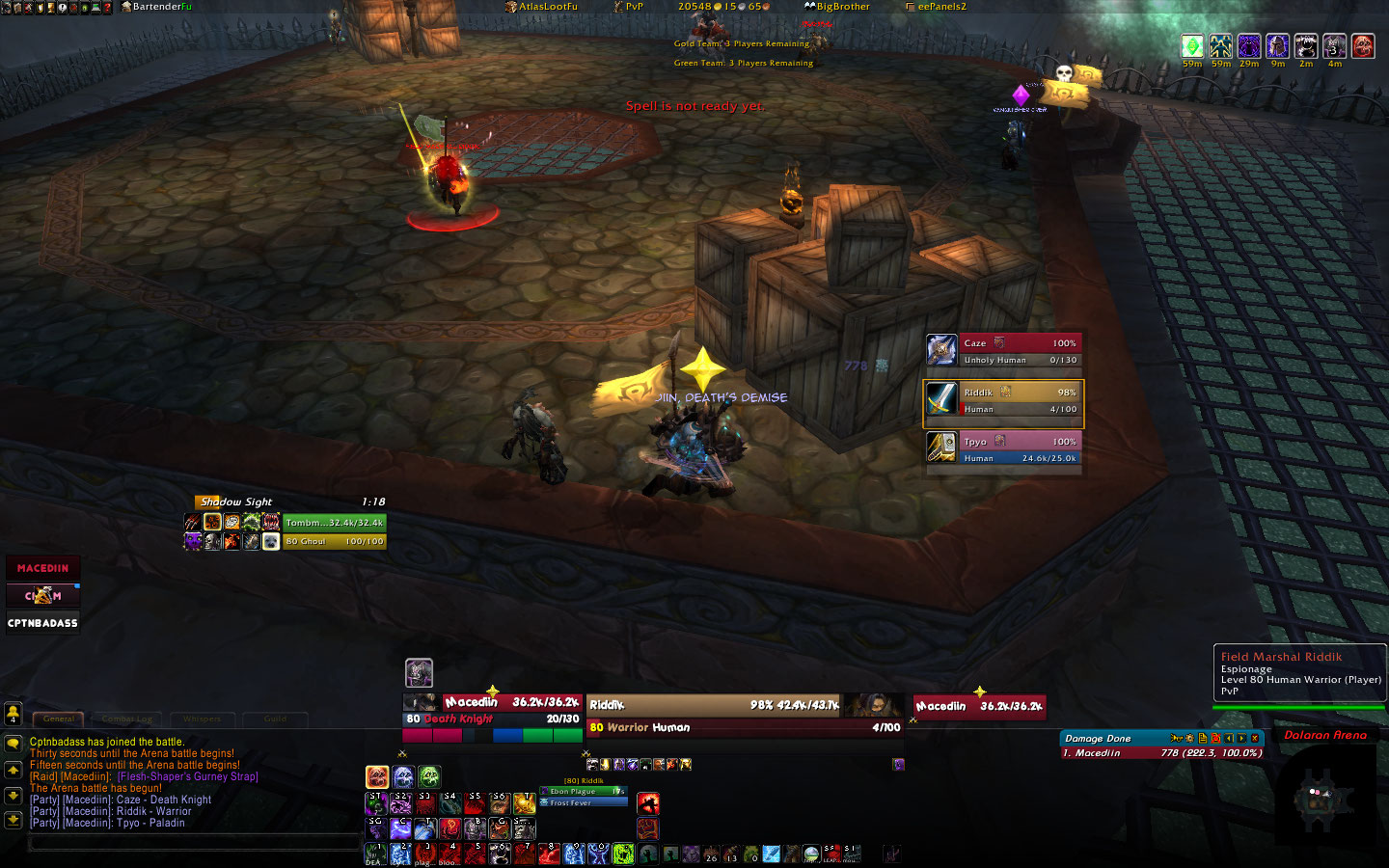Click the Flesh-Shaper's Gurney Strap item link

point(188,776)
